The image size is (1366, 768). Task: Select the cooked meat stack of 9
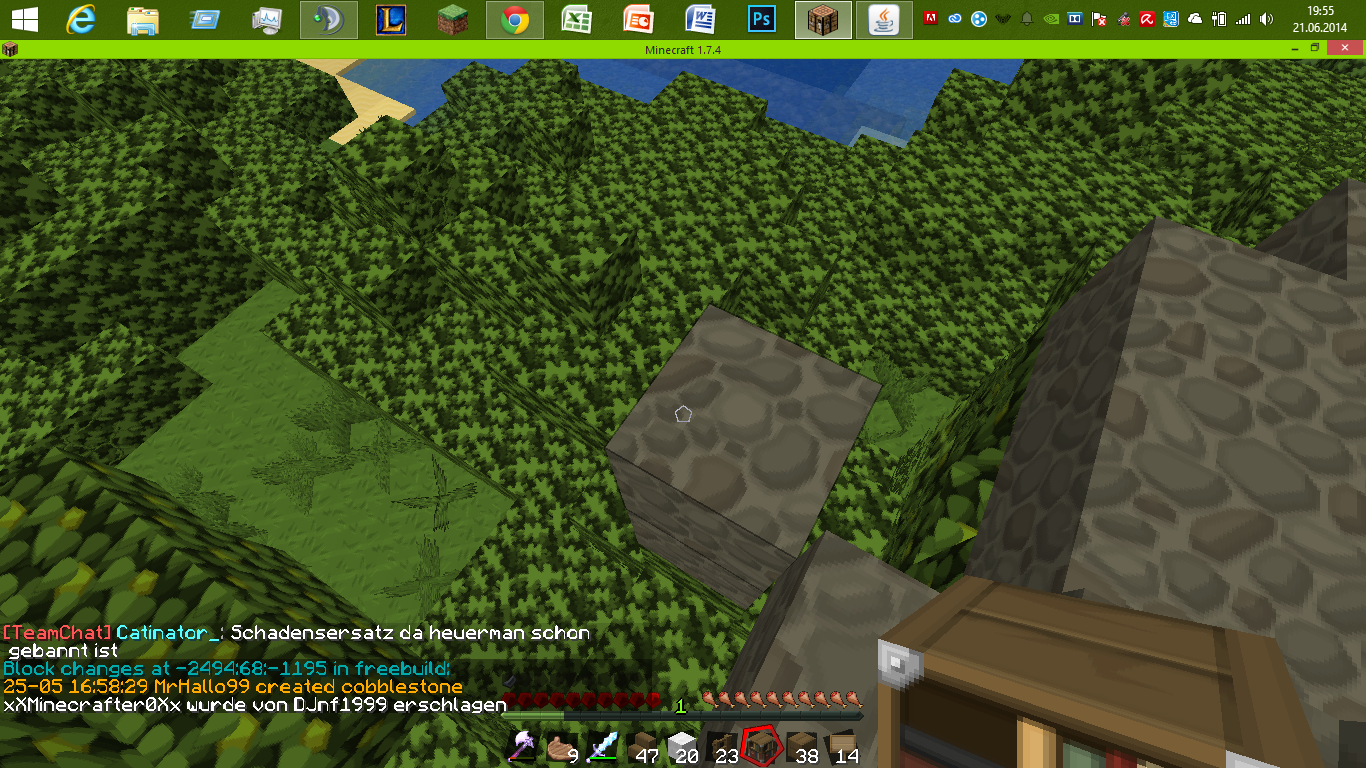click(562, 747)
